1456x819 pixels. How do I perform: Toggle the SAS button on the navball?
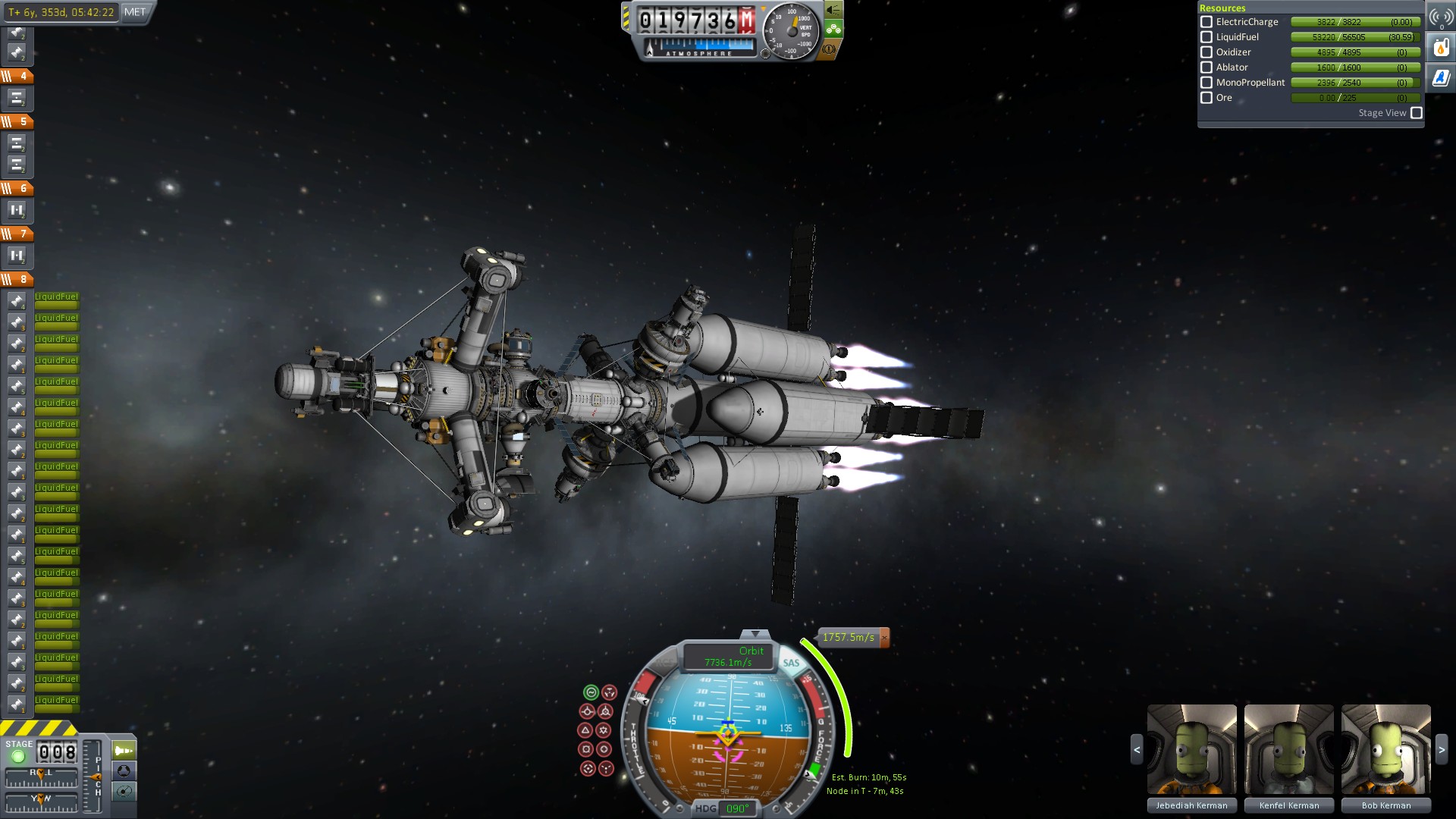(791, 663)
